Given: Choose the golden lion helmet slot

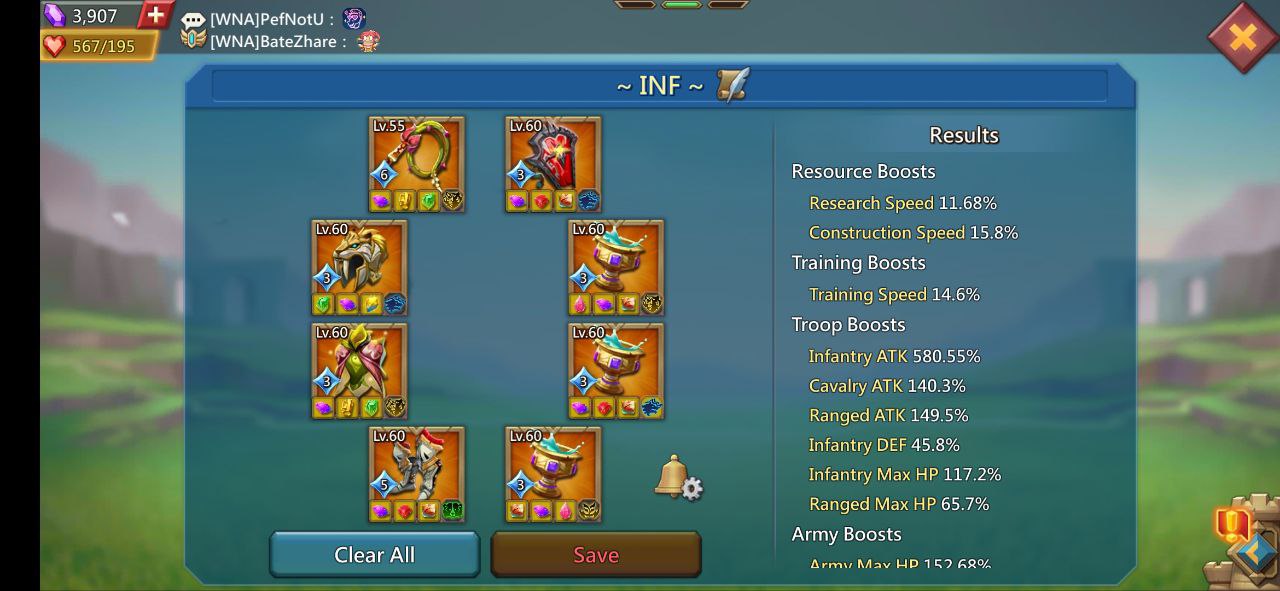Looking at the screenshot, I should pyautogui.click(x=359, y=267).
